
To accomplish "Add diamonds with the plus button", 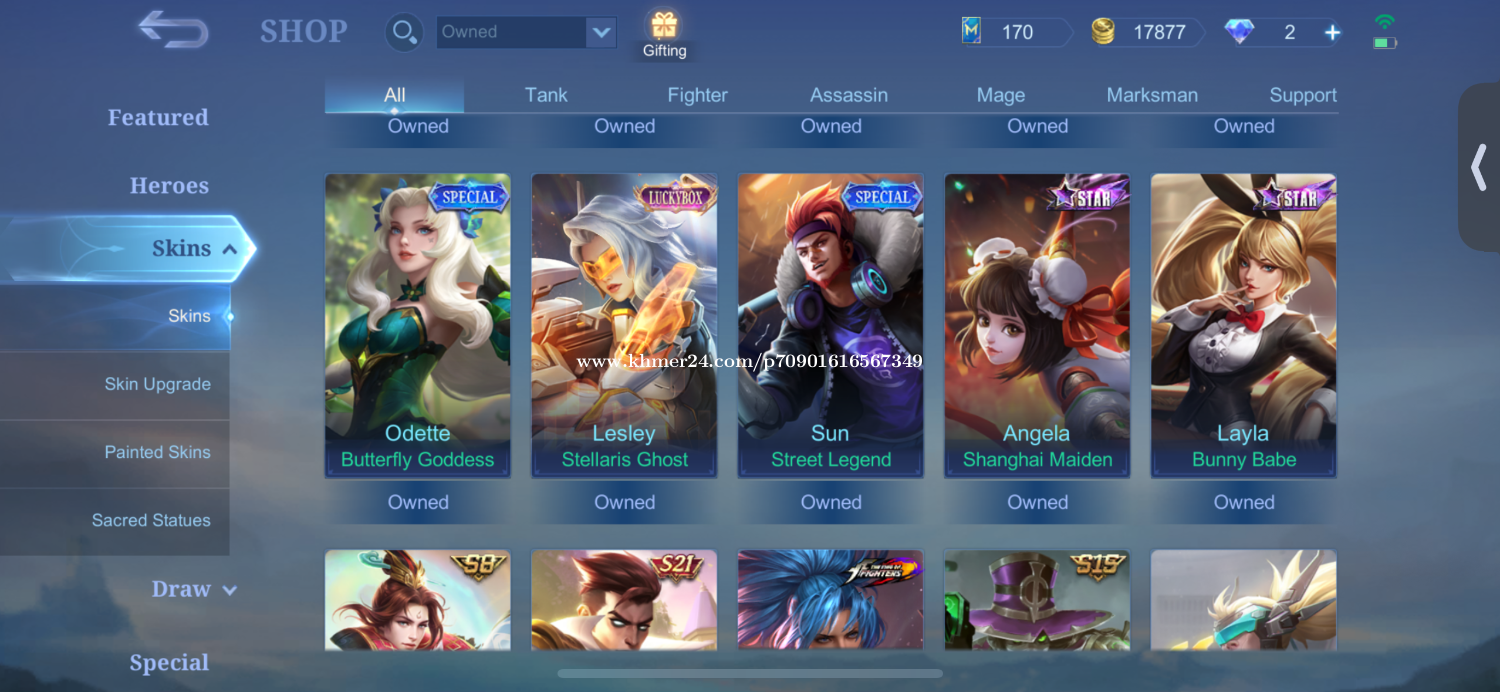I will coord(1332,32).
